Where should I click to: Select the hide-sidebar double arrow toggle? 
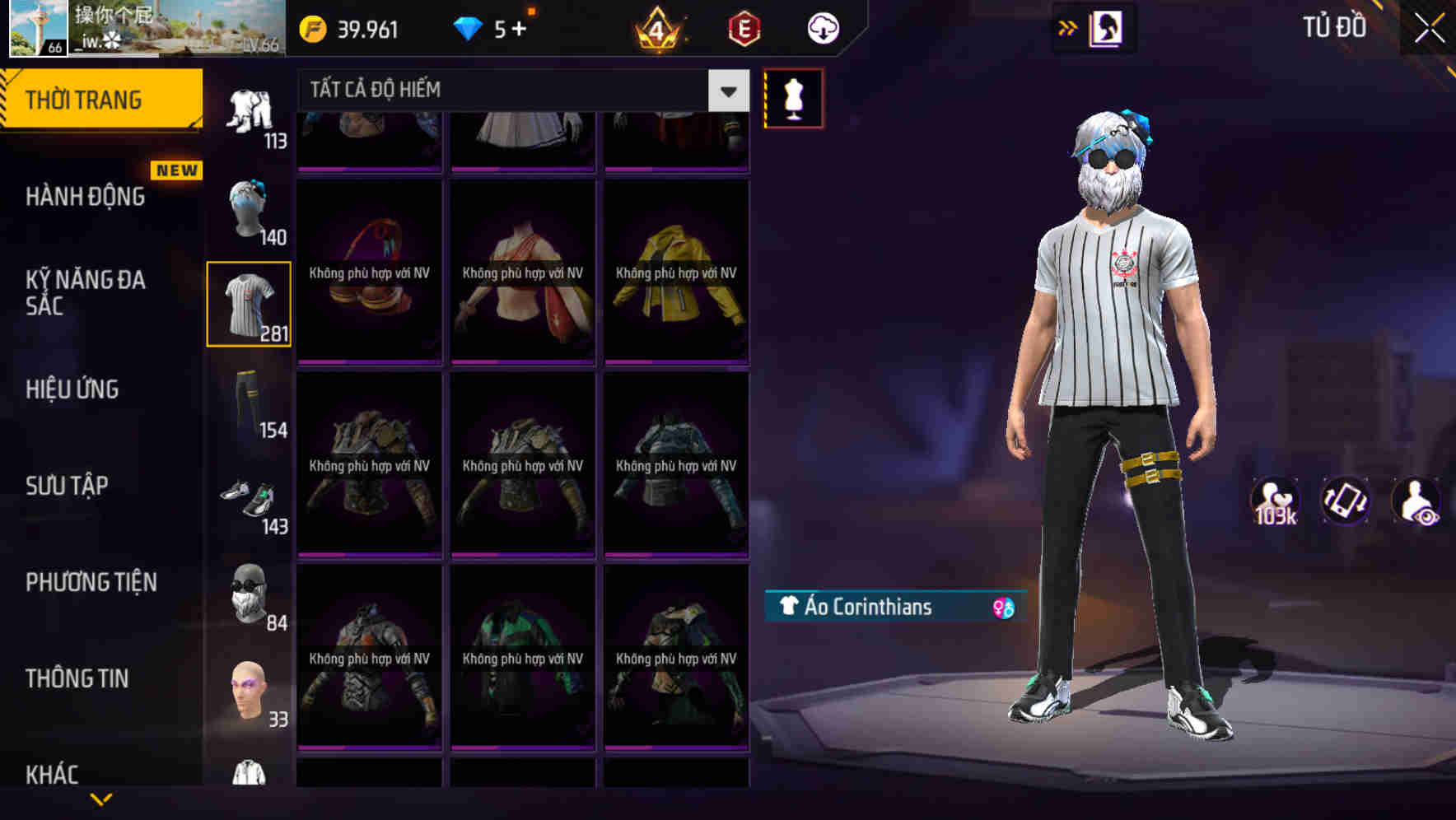click(1067, 26)
